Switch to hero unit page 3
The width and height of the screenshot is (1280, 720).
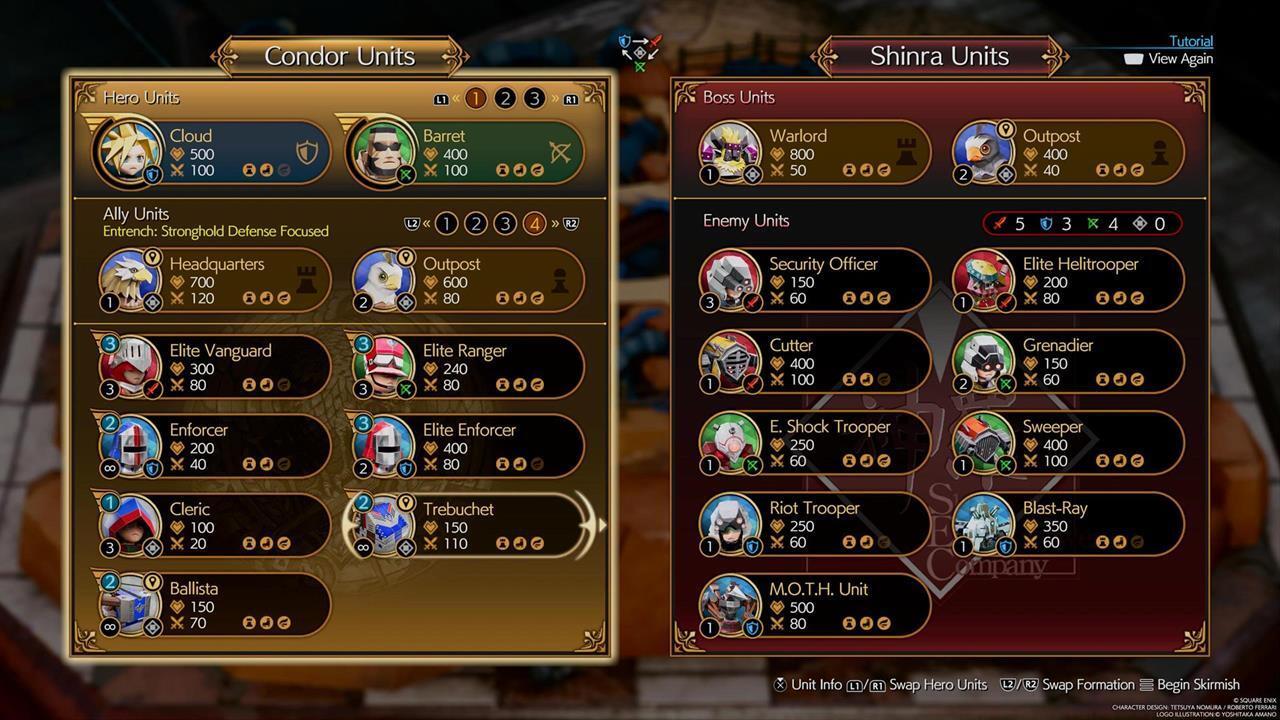[534, 97]
